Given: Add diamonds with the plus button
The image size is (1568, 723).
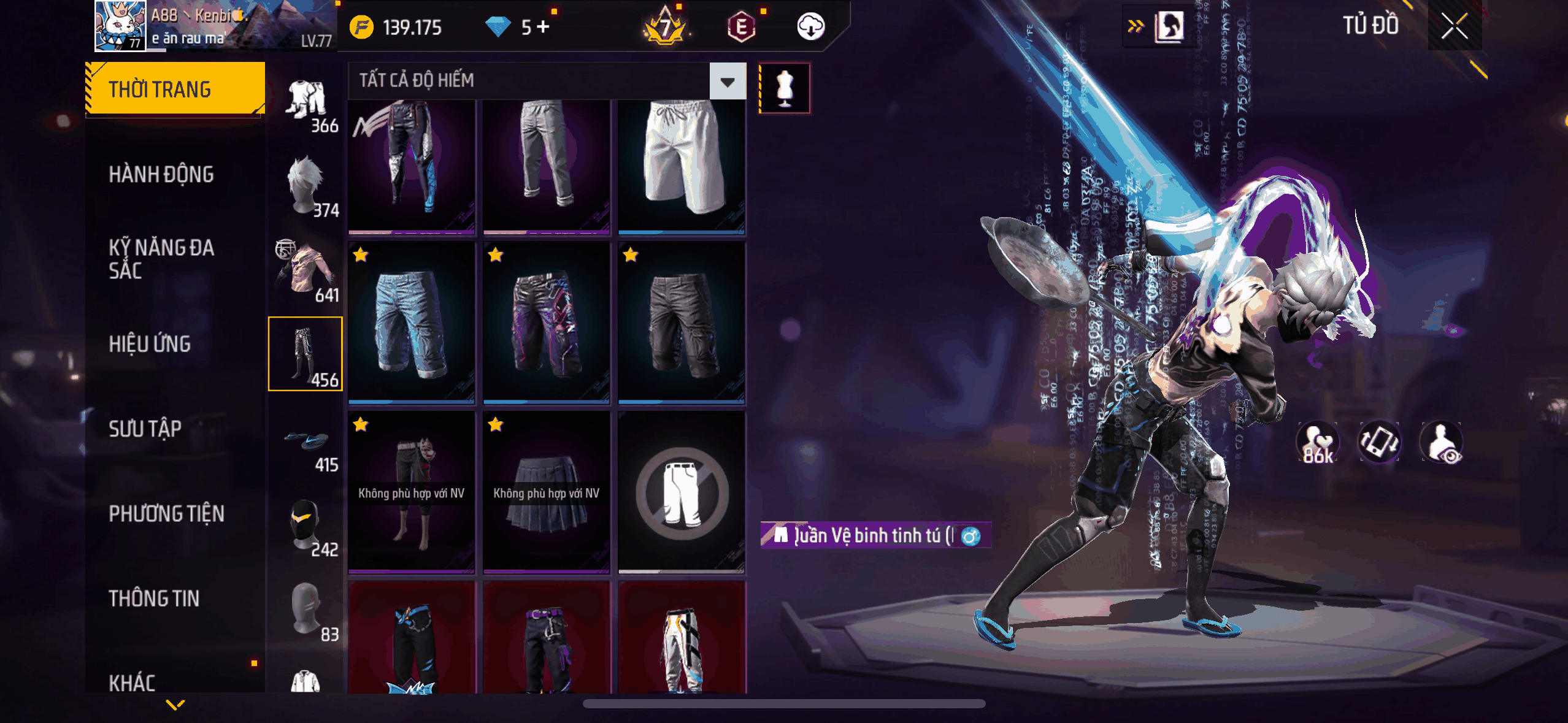Looking at the screenshot, I should [544, 26].
